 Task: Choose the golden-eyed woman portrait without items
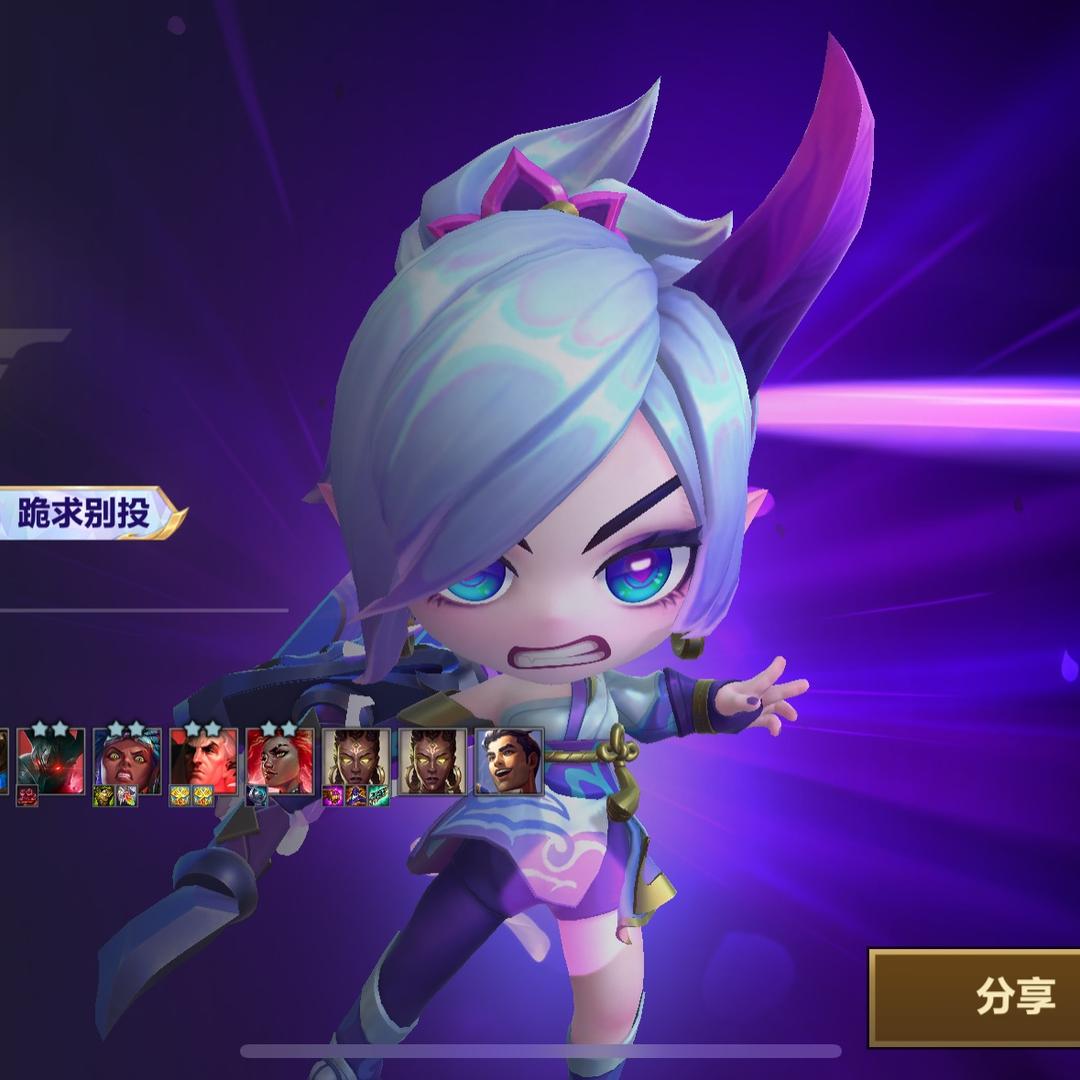point(432,762)
